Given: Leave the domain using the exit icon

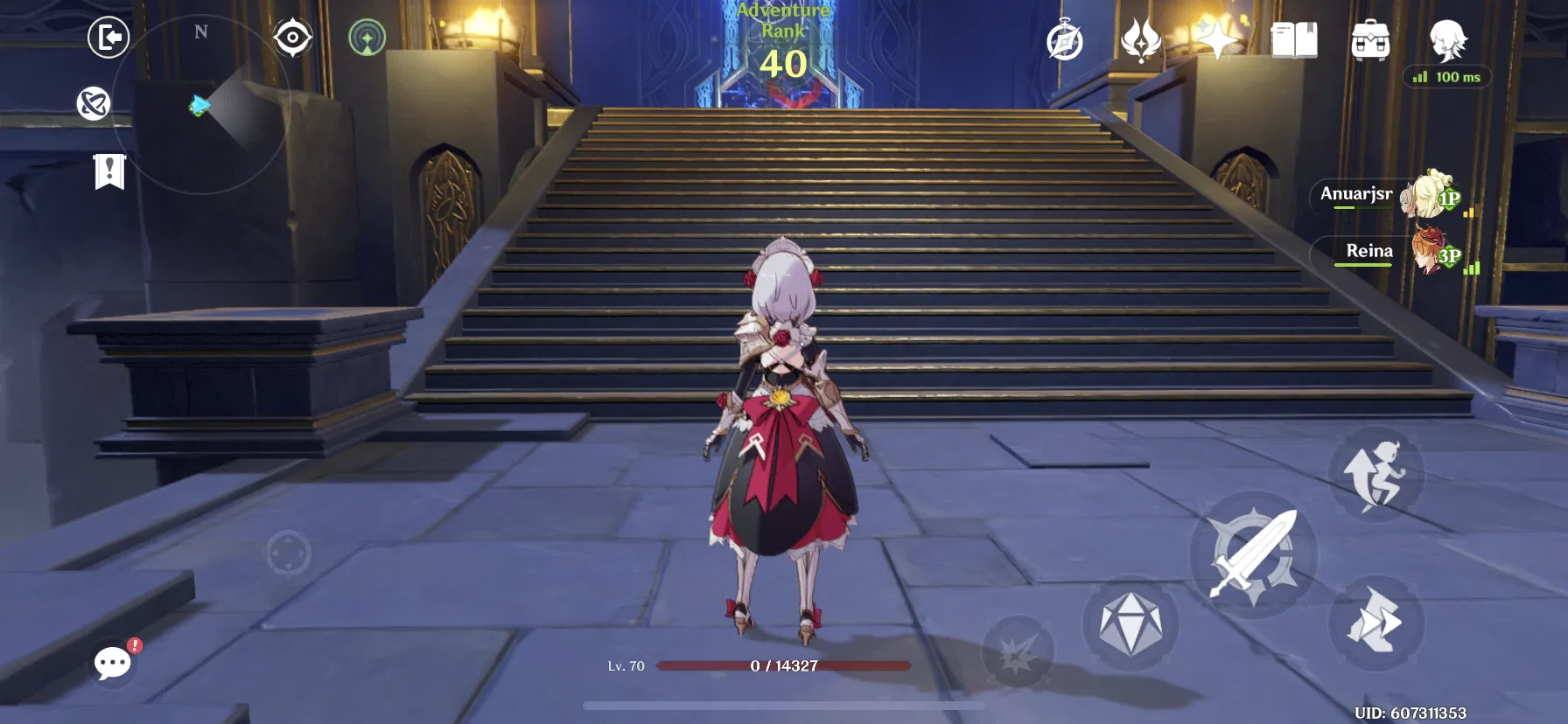Looking at the screenshot, I should (109, 38).
